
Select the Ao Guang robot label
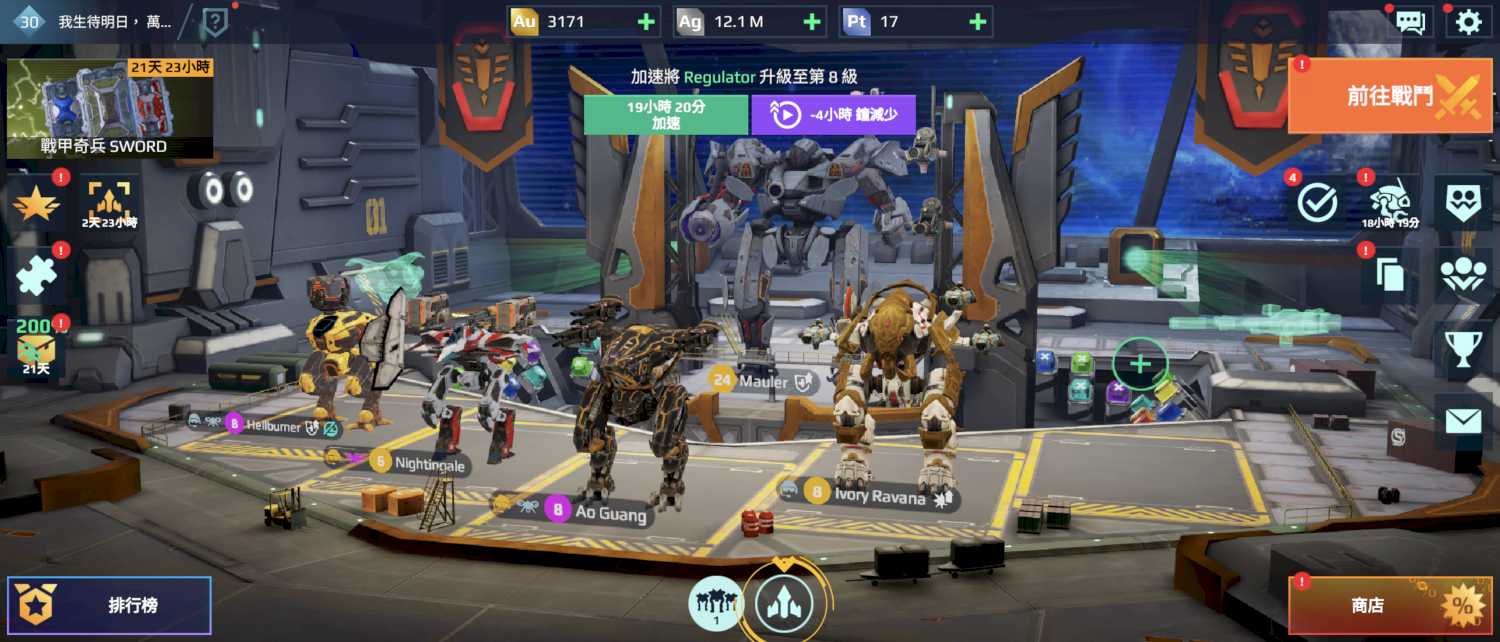tap(598, 511)
